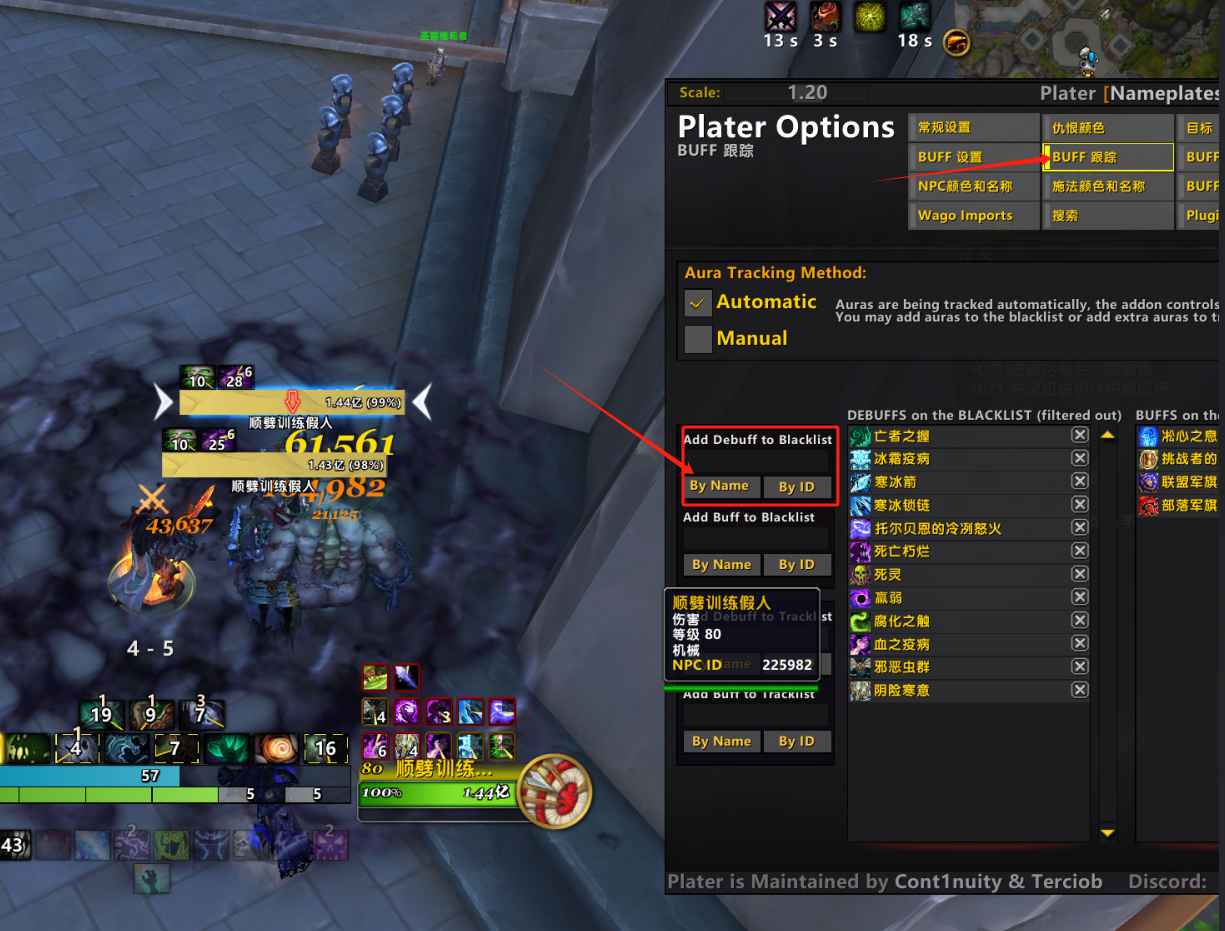Go to the NPC颜色和名称 tab

[x=974, y=186]
